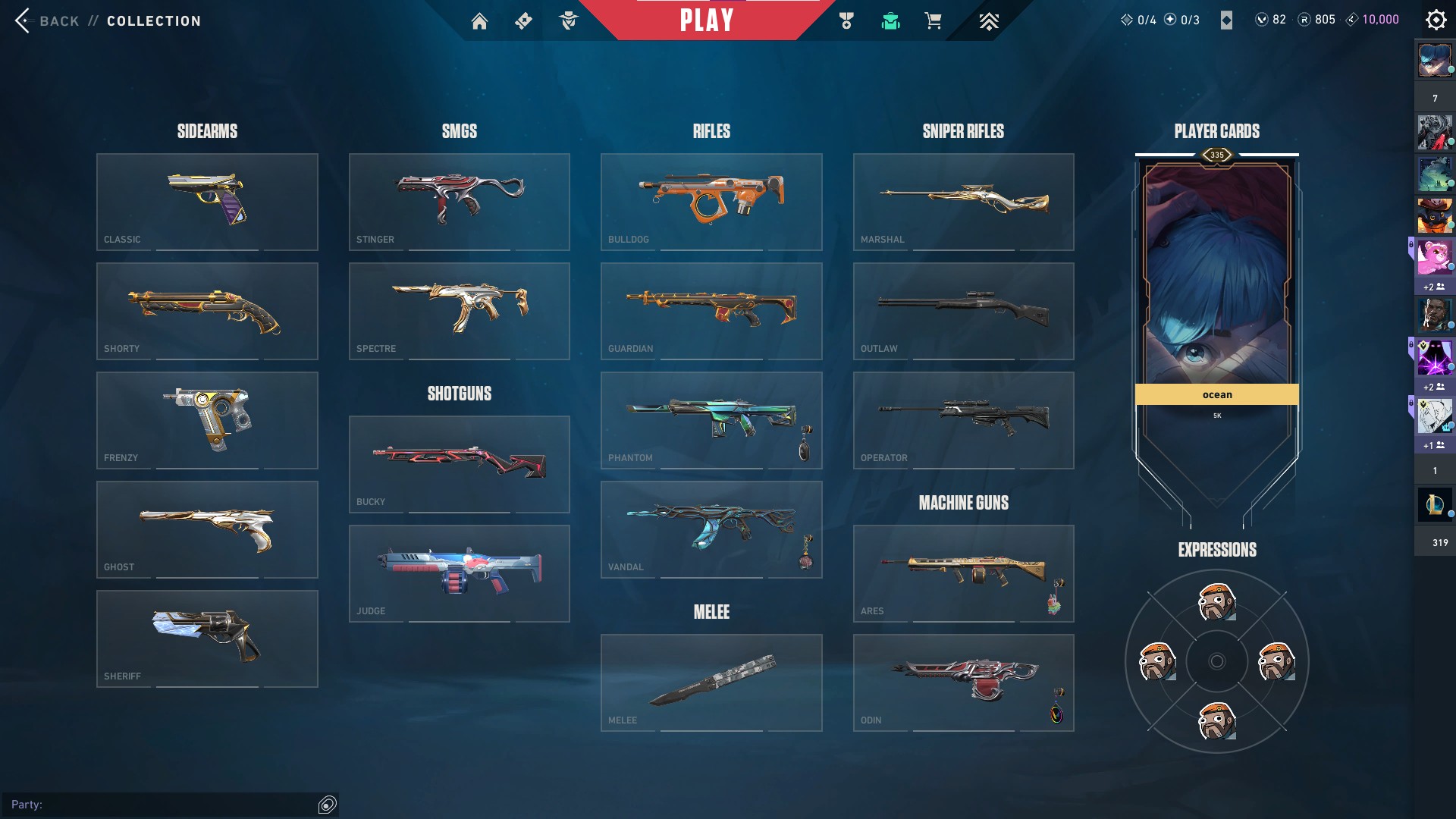This screenshot has height=819, width=1456.
Task: Click the Valorant Points currency icon
Action: (x=1261, y=19)
